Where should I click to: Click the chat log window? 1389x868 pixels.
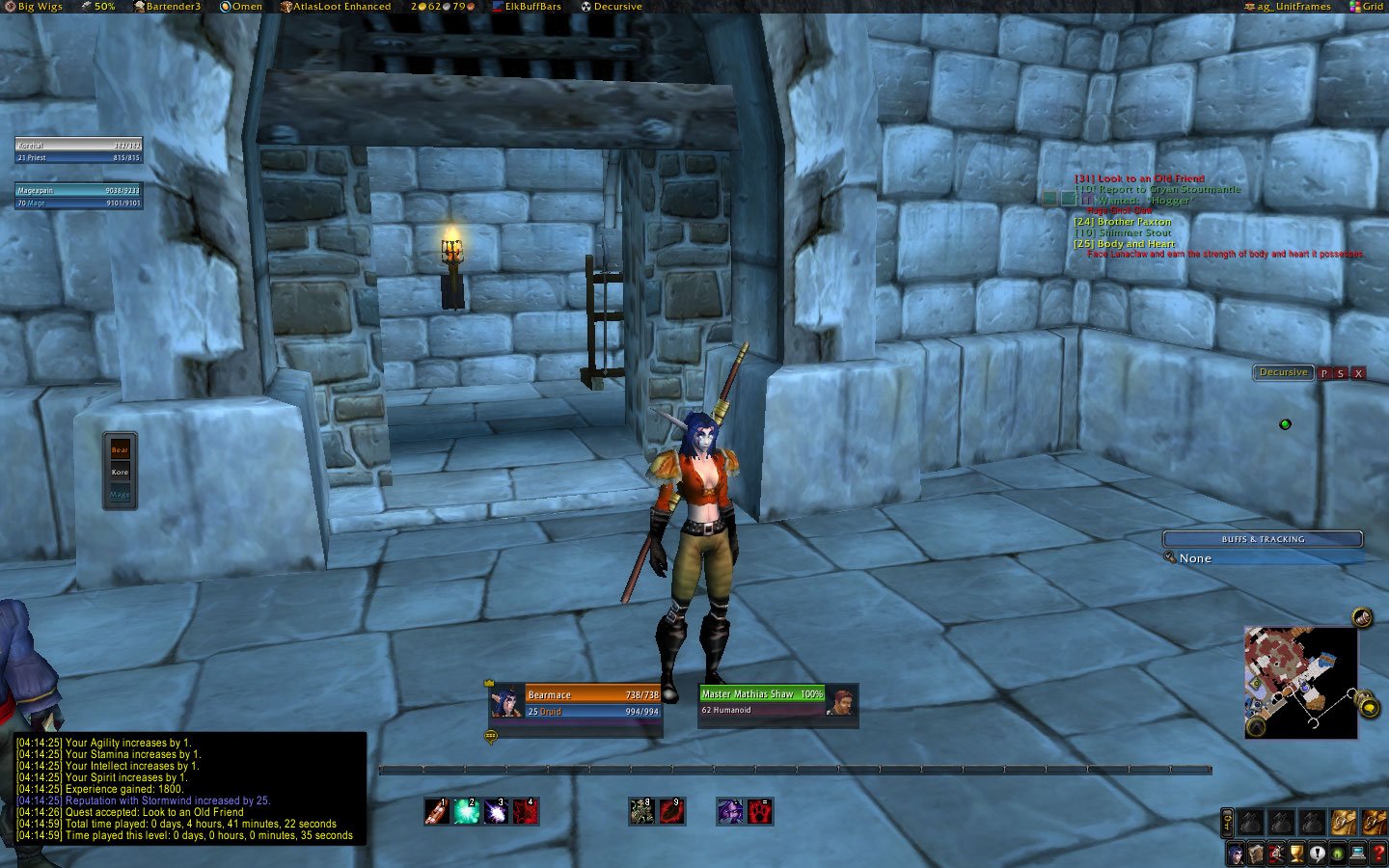191,789
